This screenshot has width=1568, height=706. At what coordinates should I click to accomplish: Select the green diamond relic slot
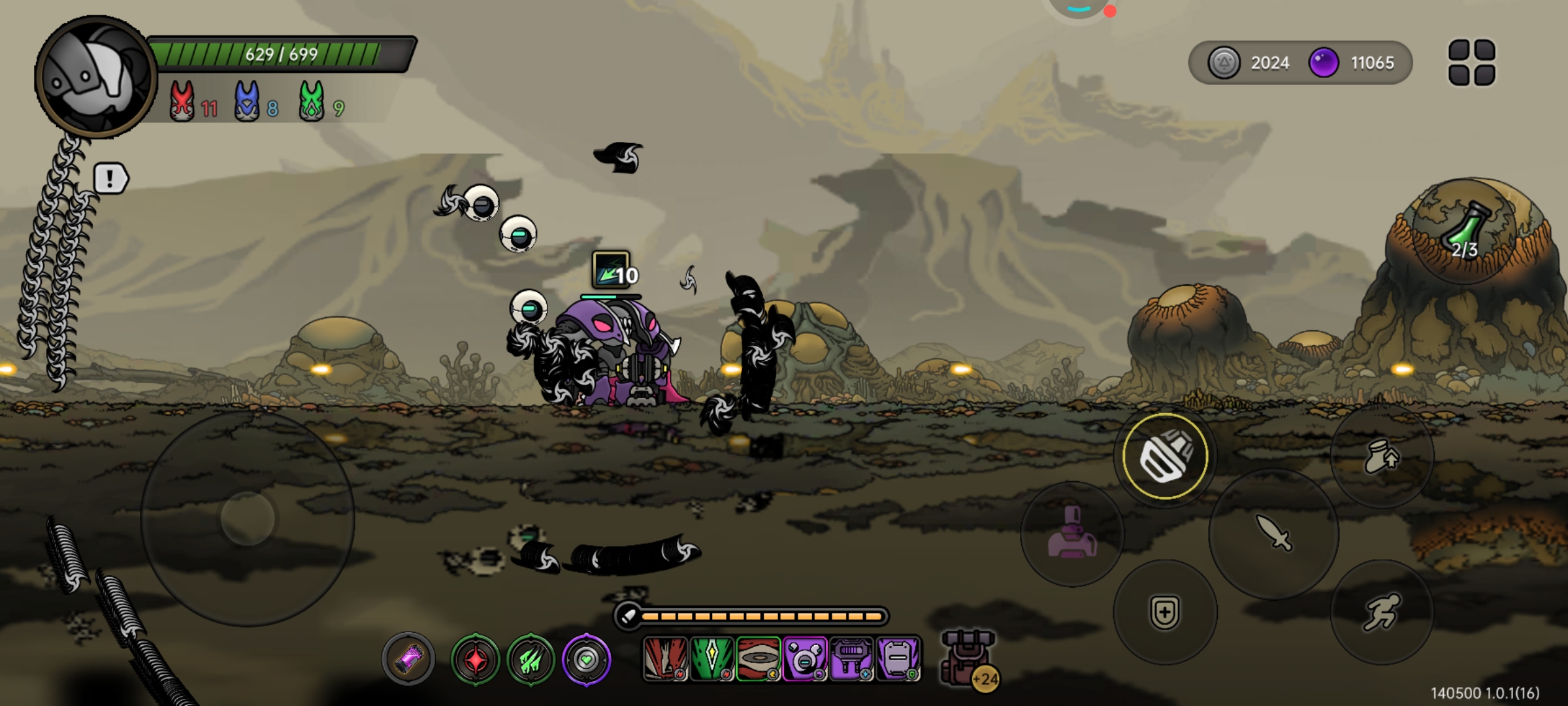[711, 659]
